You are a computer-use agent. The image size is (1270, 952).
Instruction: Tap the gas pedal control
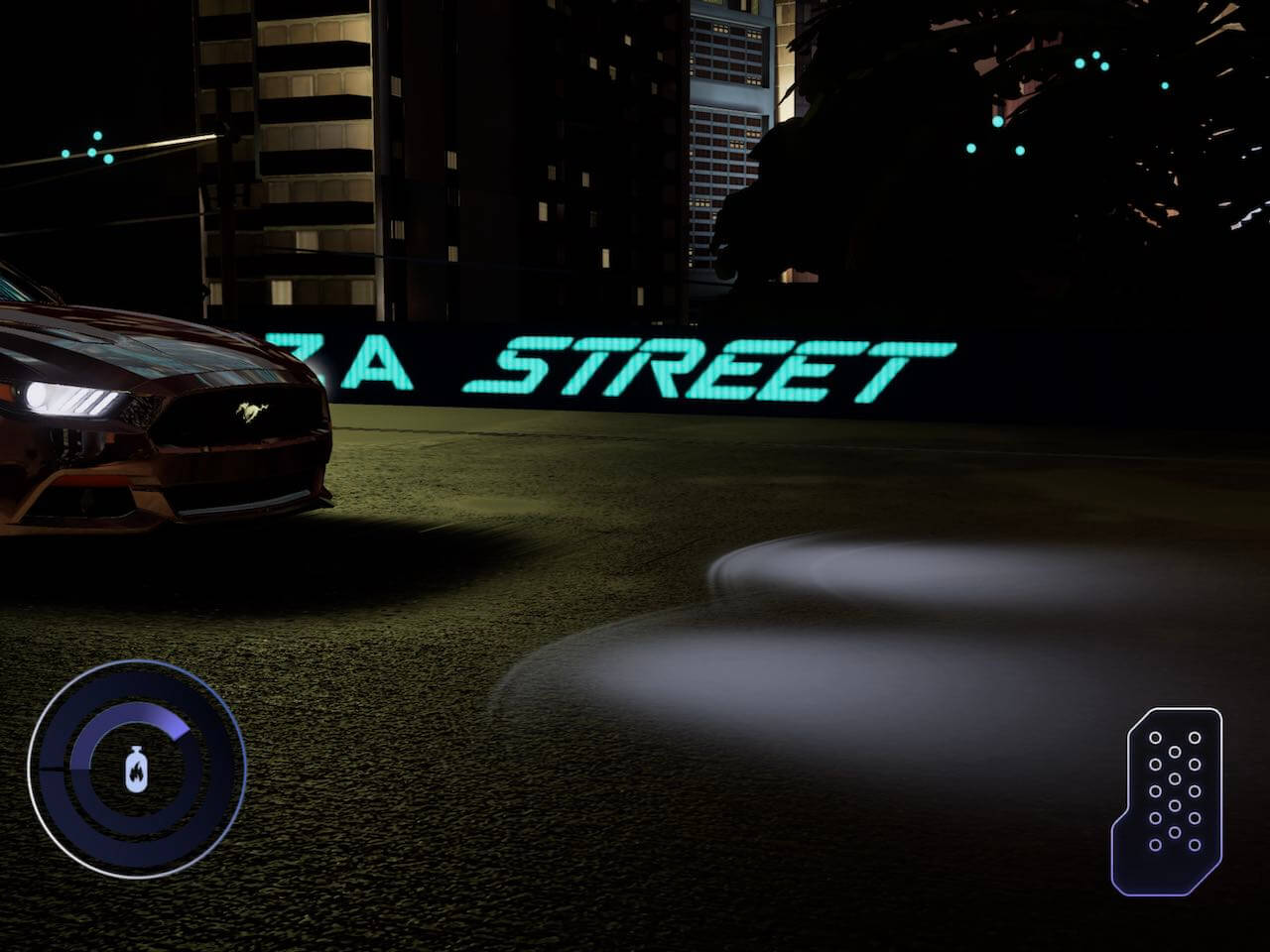[x=1169, y=799]
